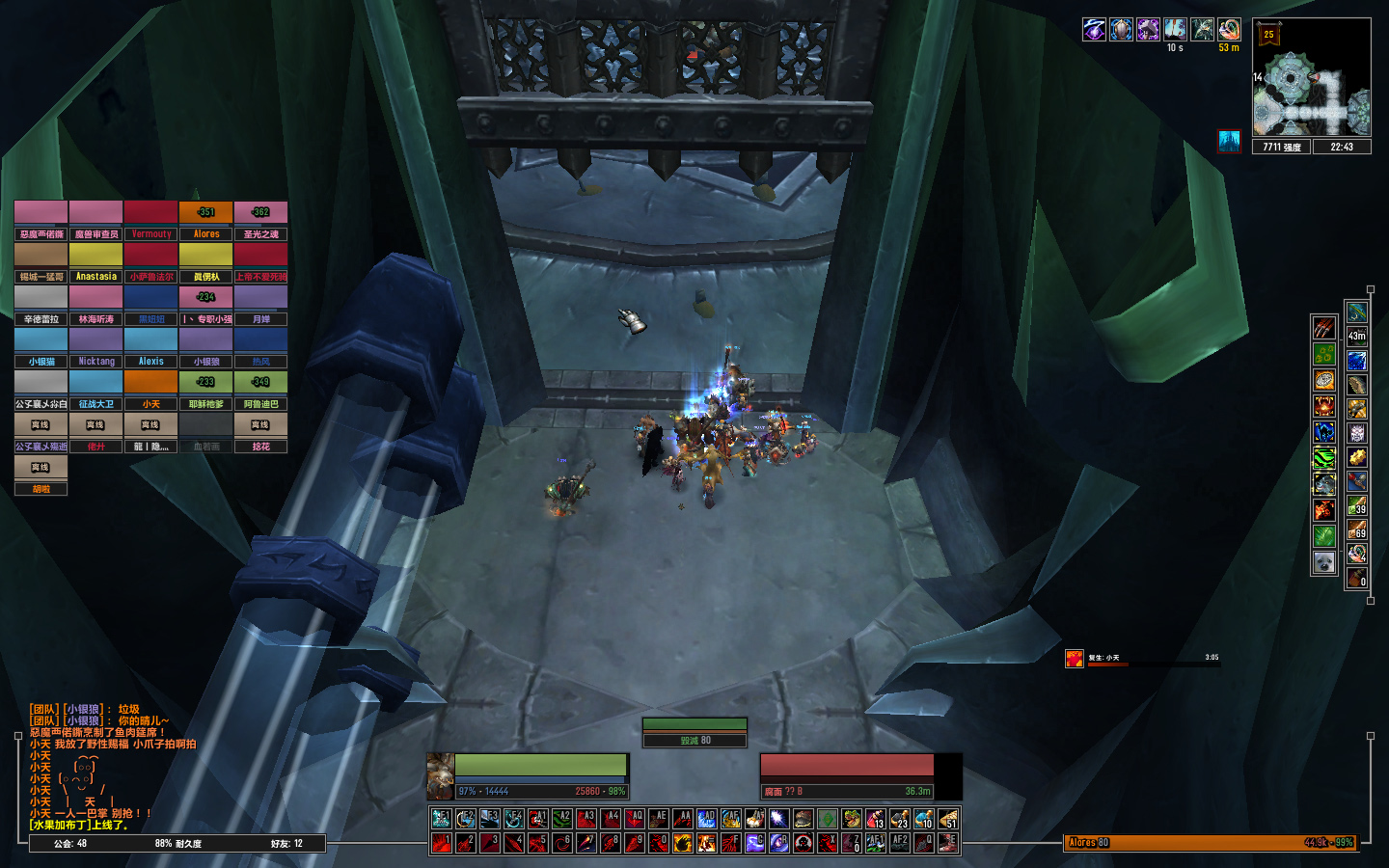Open the clock showing 22:43

click(1342, 147)
